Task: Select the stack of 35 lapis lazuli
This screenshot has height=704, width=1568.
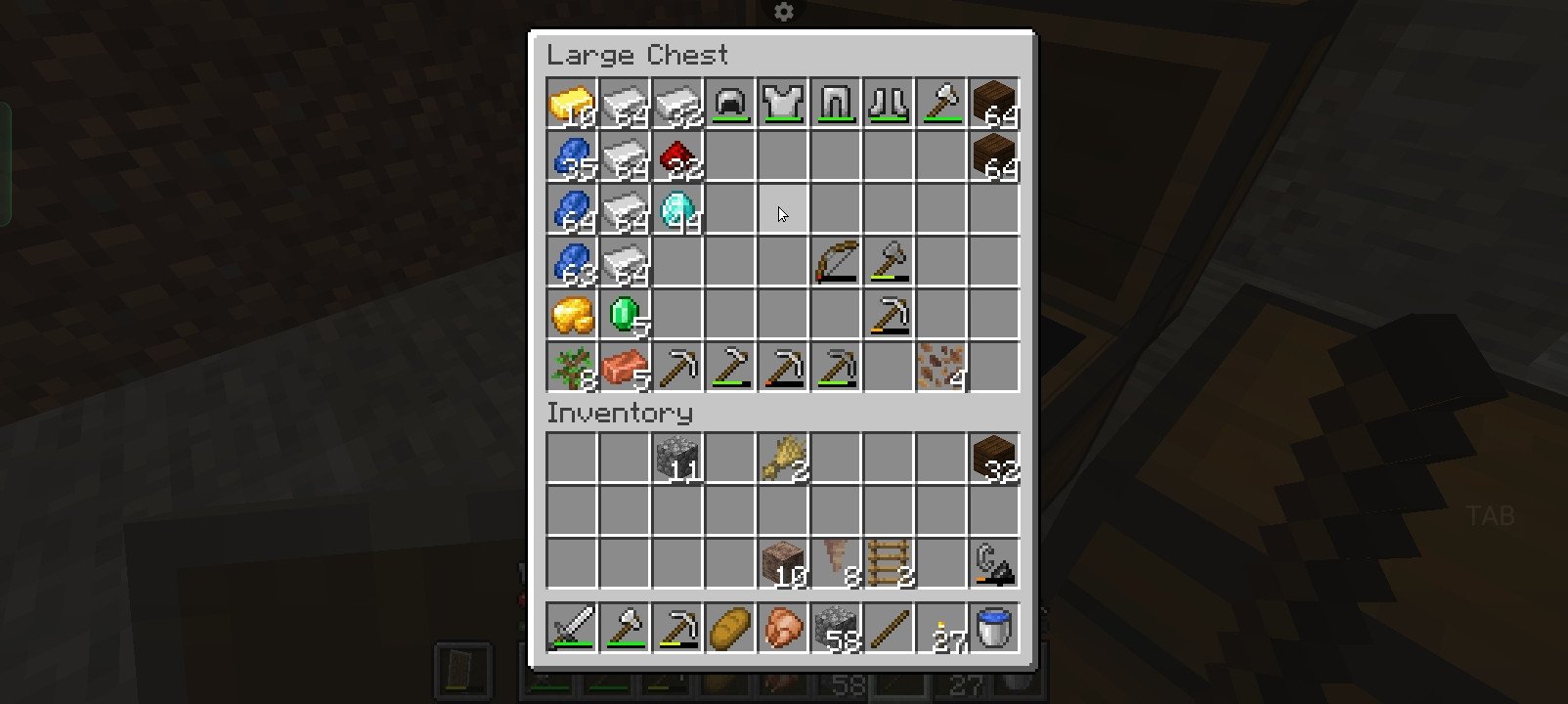Action: click(x=572, y=156)
